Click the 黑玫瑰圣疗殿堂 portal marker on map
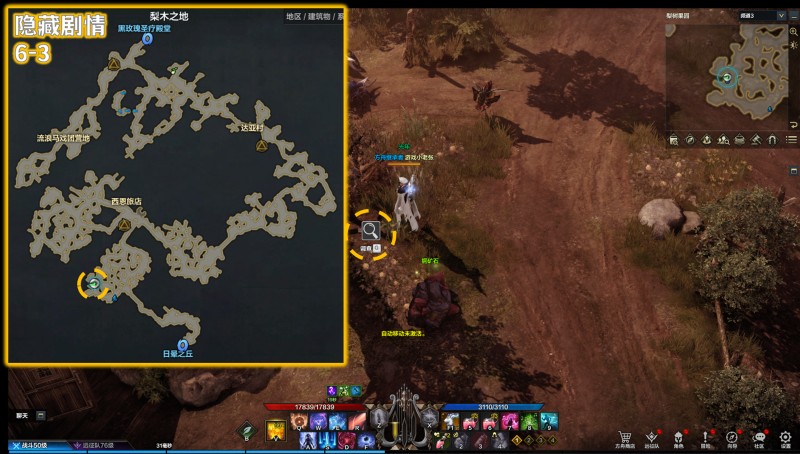This screenshot has height=454, width=800. click(x=147, y=39)
